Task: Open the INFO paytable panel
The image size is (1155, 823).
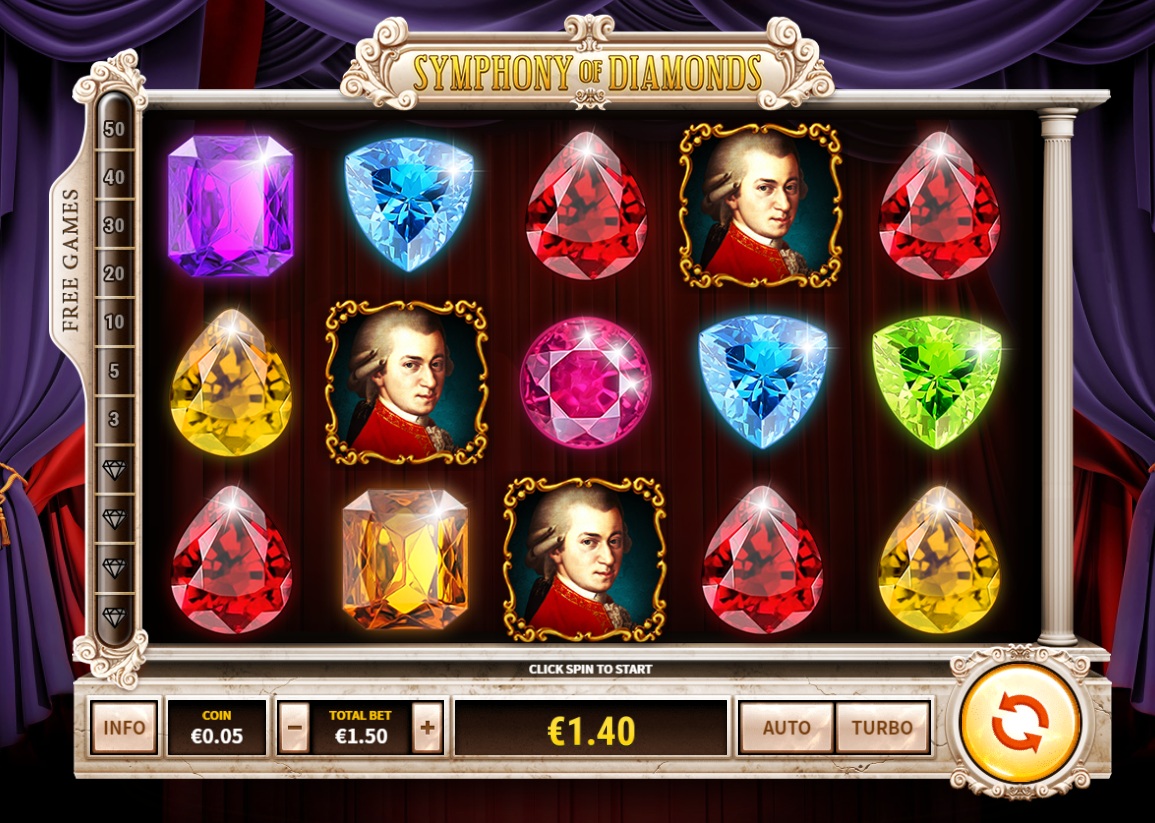Action: (x=124, y=727)
